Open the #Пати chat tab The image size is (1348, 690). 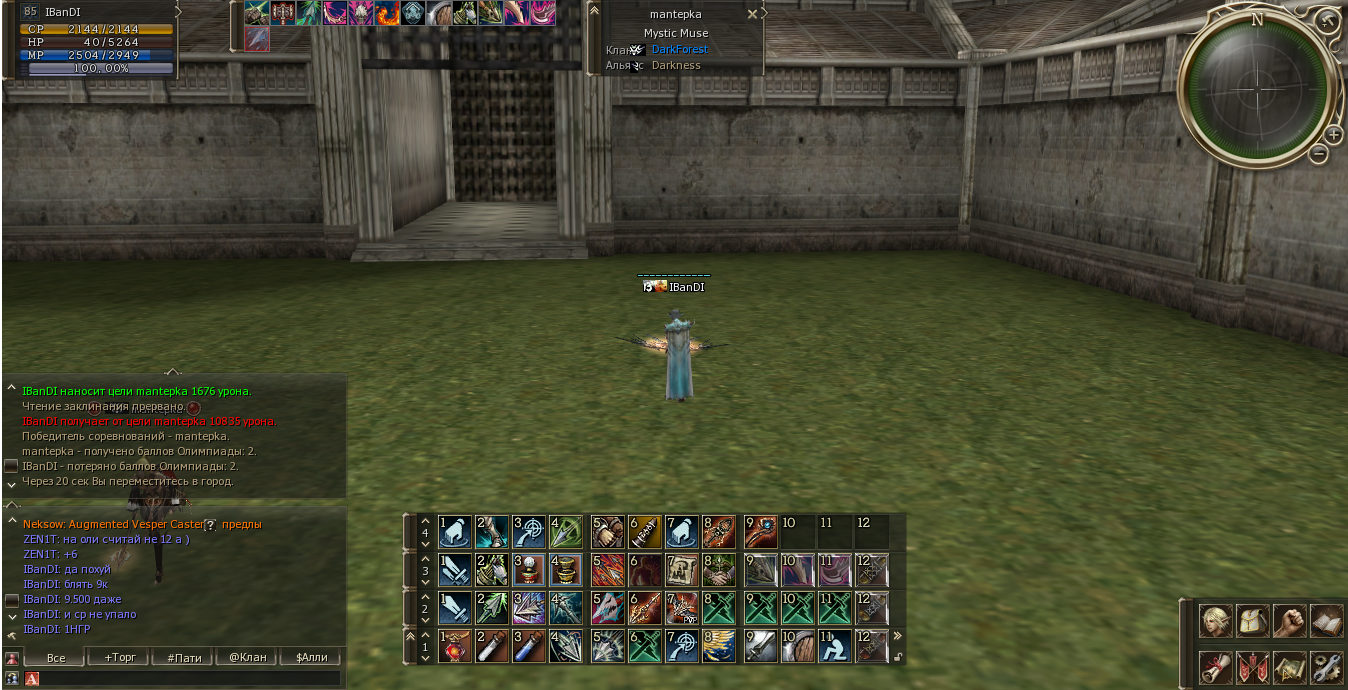click(x=184, y=657)
